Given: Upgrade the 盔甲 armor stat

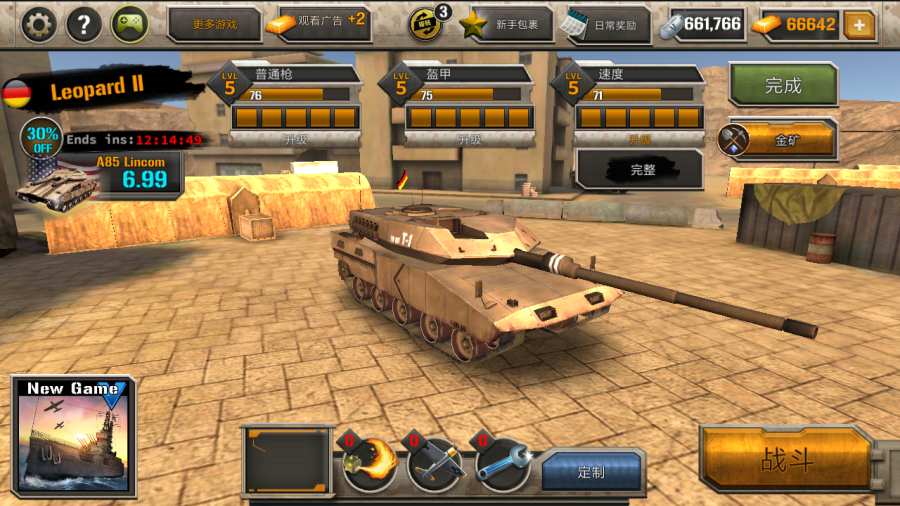Looking at the screenshot, I should (x=469, y=139).
